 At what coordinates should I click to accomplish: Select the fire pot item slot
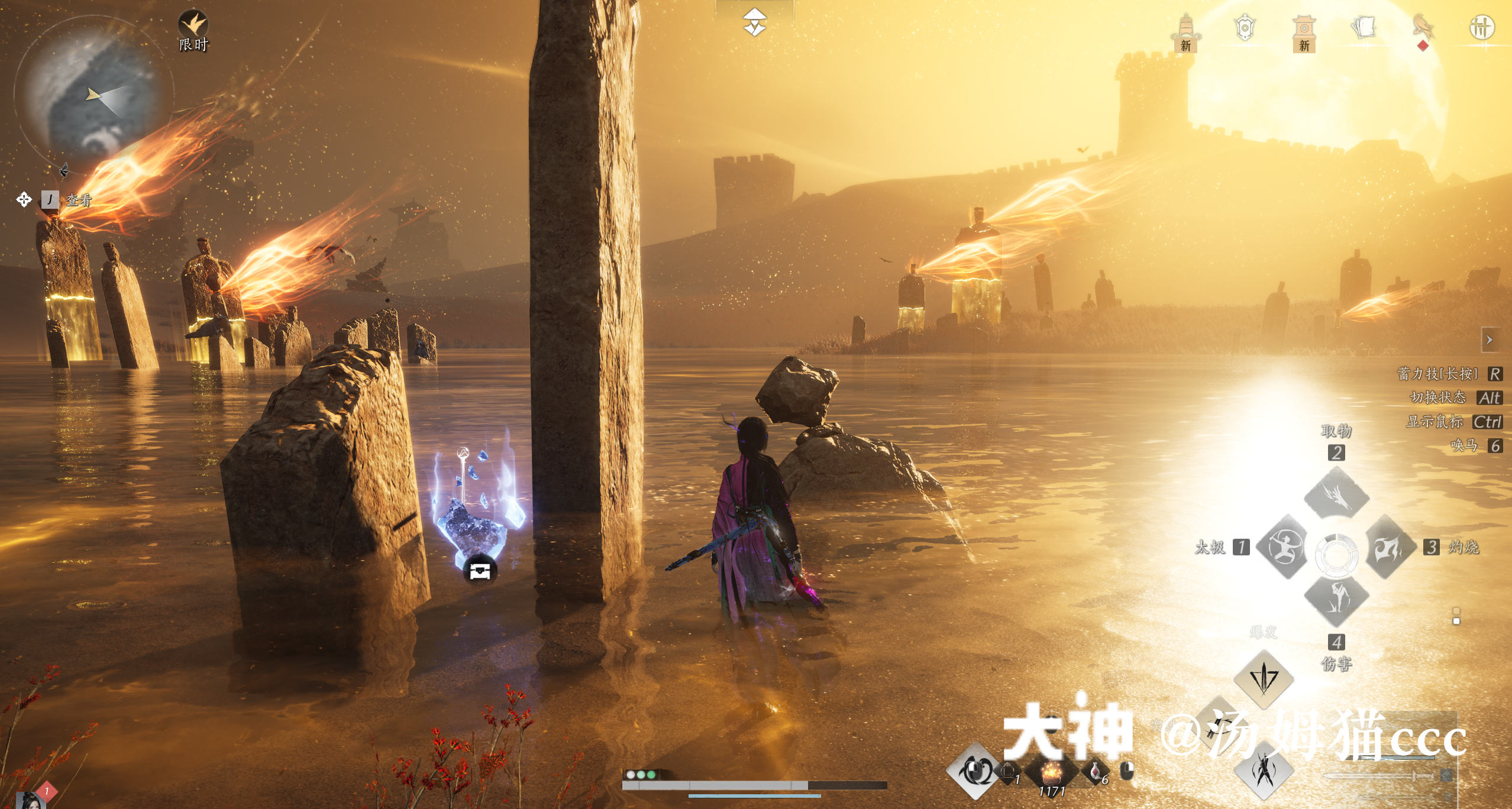(1051, 773)
